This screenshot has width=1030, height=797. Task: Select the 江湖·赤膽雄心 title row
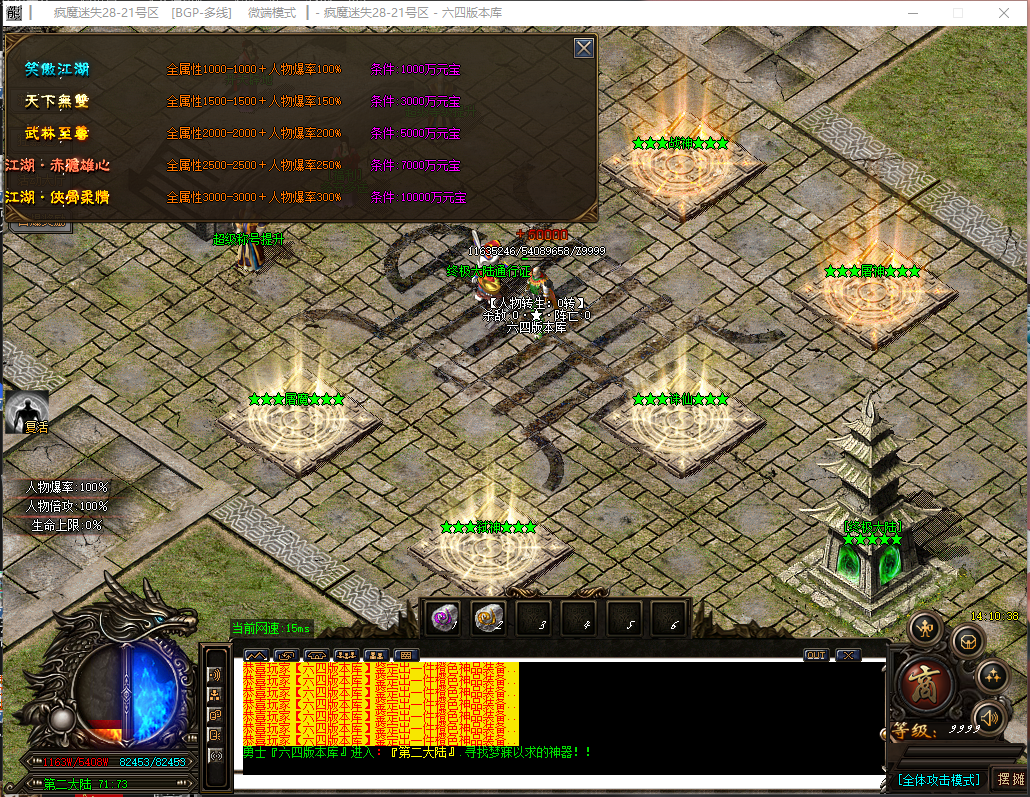(57, 165)
